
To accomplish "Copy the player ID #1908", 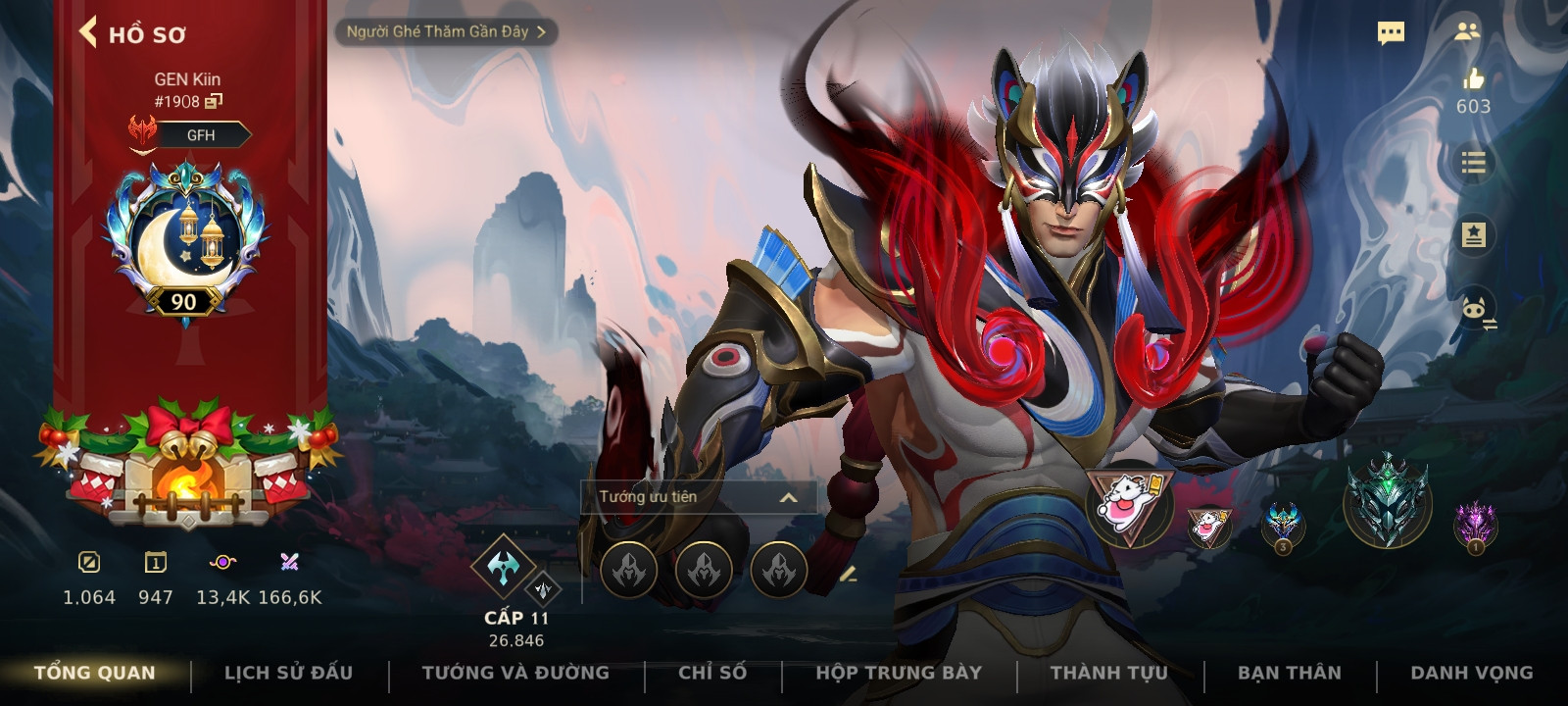I will click(215, 101).
